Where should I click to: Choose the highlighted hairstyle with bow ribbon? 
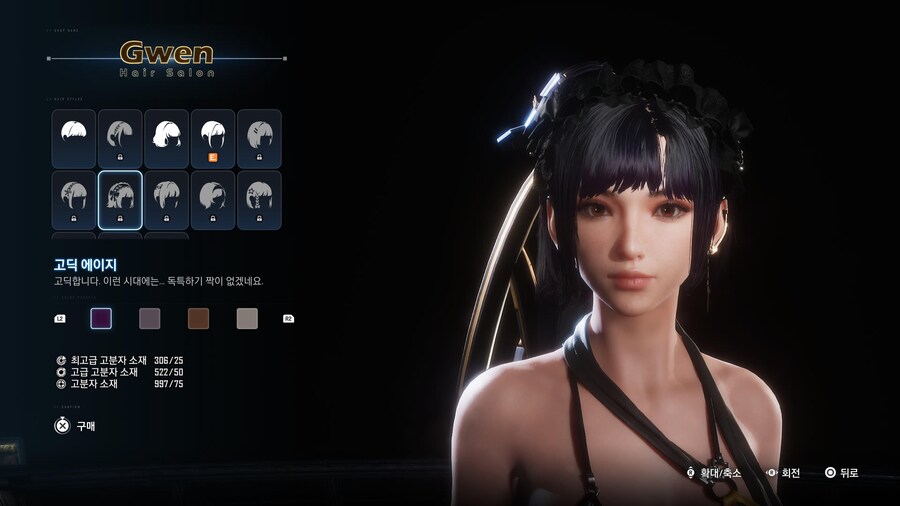(120, 199)
